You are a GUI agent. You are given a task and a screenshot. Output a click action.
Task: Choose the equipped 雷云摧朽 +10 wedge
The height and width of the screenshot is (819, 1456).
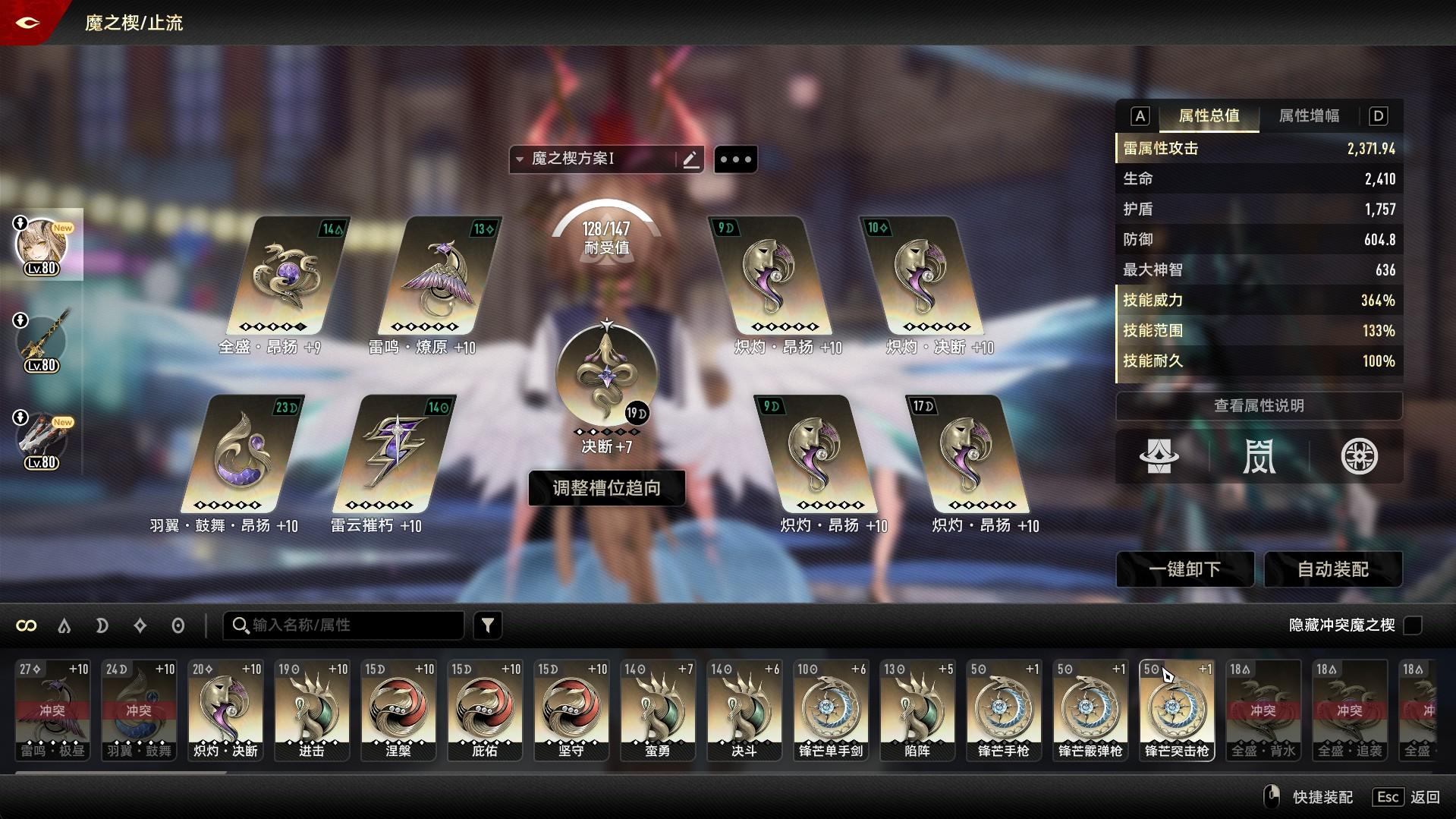coord(393,455)
